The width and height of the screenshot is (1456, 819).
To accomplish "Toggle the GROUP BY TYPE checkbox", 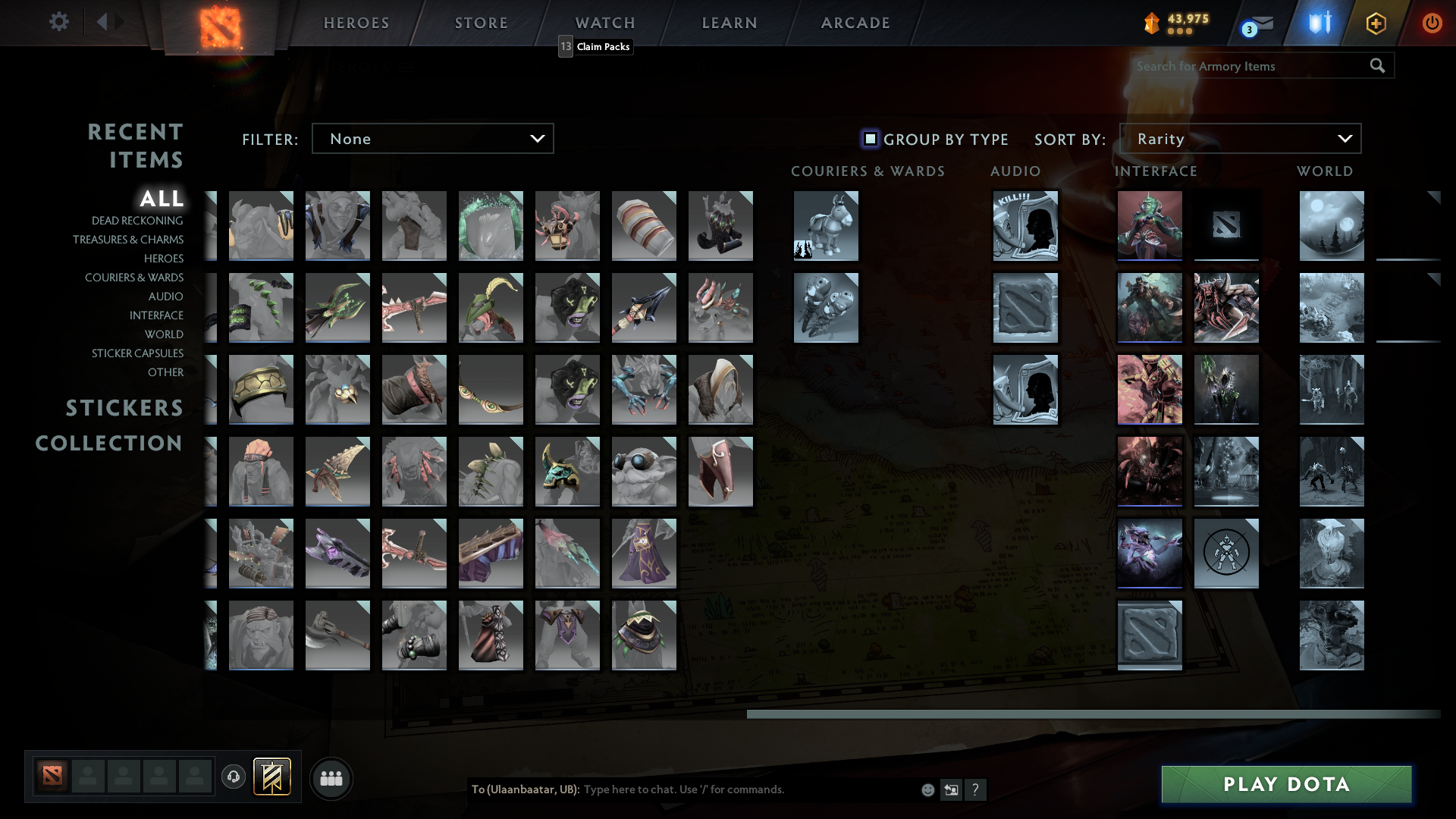I will [869, 139].
